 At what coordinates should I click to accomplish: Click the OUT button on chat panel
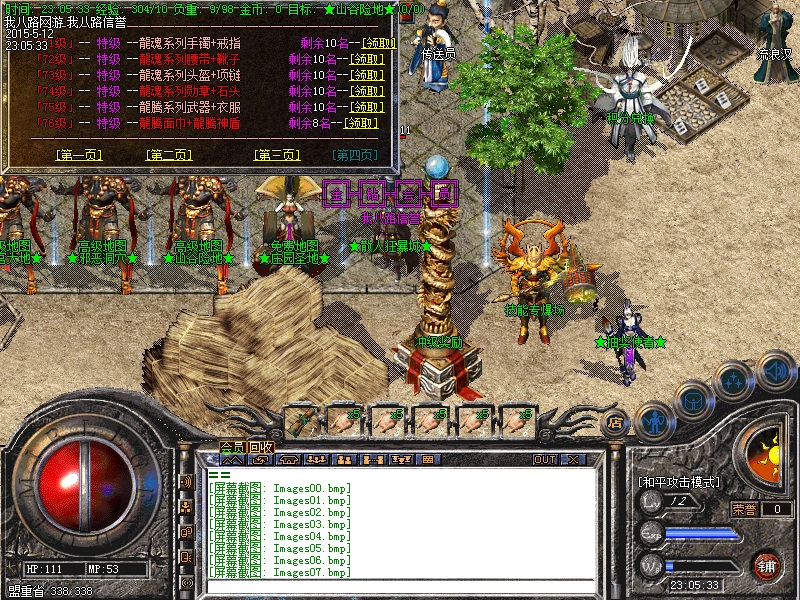pyautogui.click(x=544, y=460)
